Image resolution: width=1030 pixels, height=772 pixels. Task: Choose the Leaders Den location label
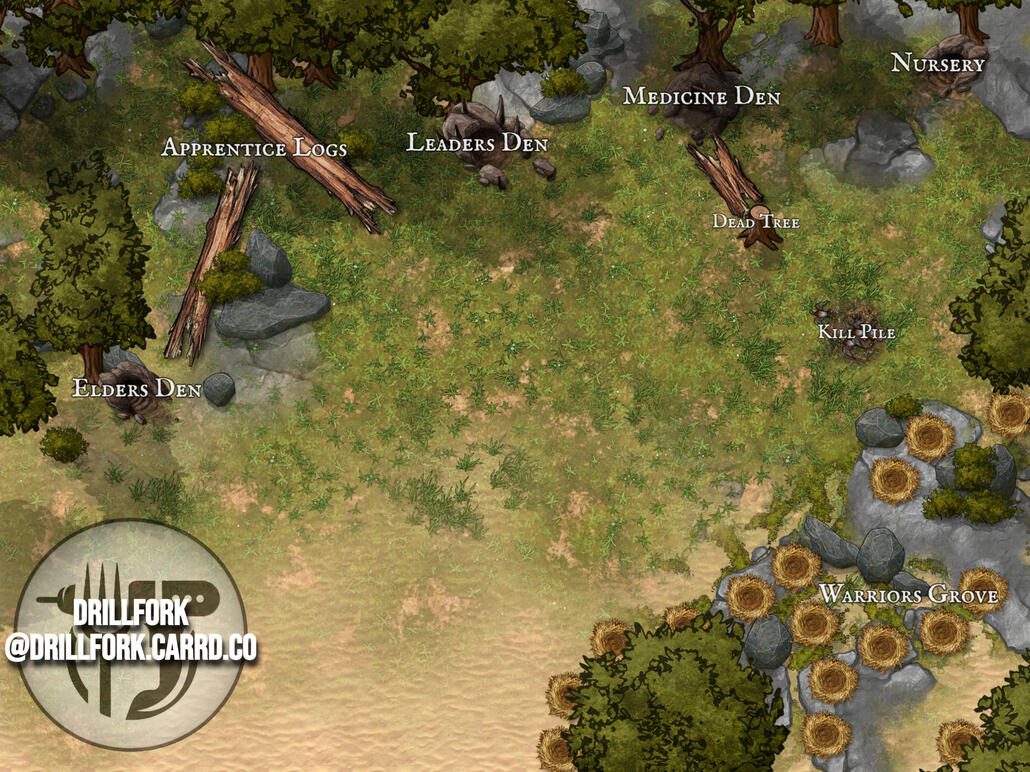click(477, 144)
